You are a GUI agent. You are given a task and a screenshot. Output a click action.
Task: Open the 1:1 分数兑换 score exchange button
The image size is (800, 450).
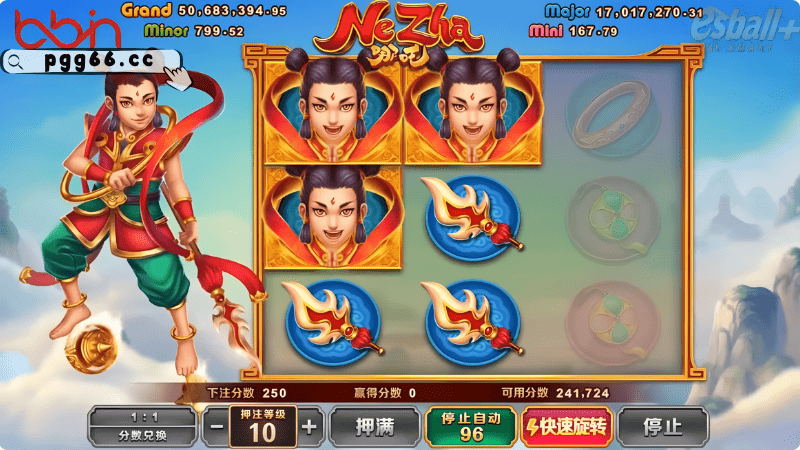143,427
